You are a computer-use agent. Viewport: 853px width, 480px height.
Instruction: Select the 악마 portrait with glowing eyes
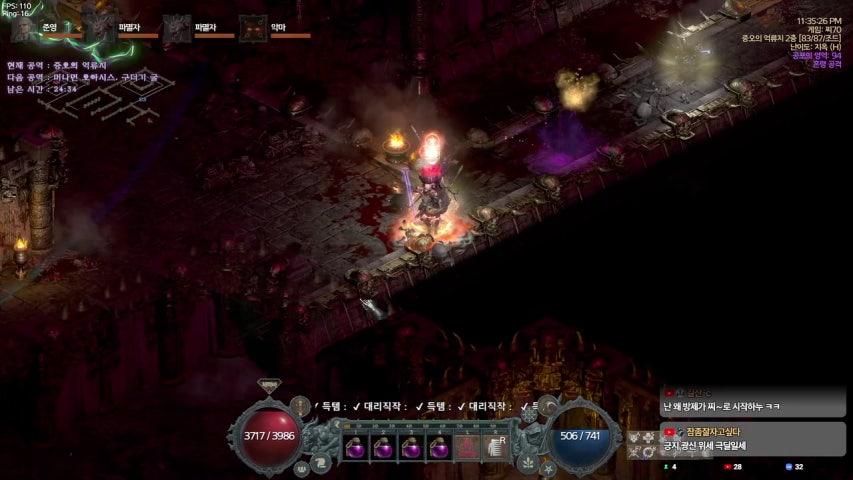pyautogui.click(x=252, y=28)
